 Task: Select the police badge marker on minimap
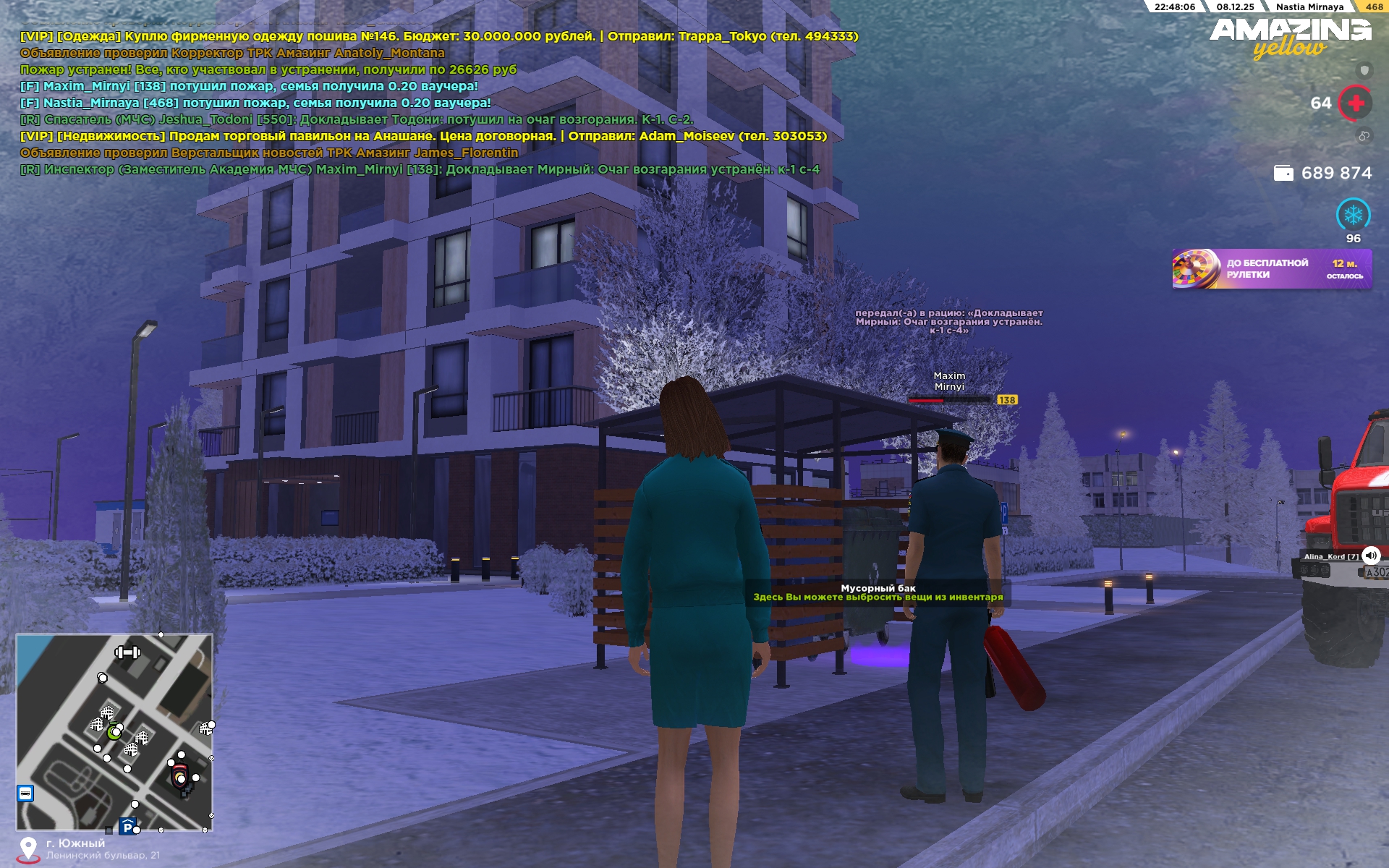pos(179,777)
